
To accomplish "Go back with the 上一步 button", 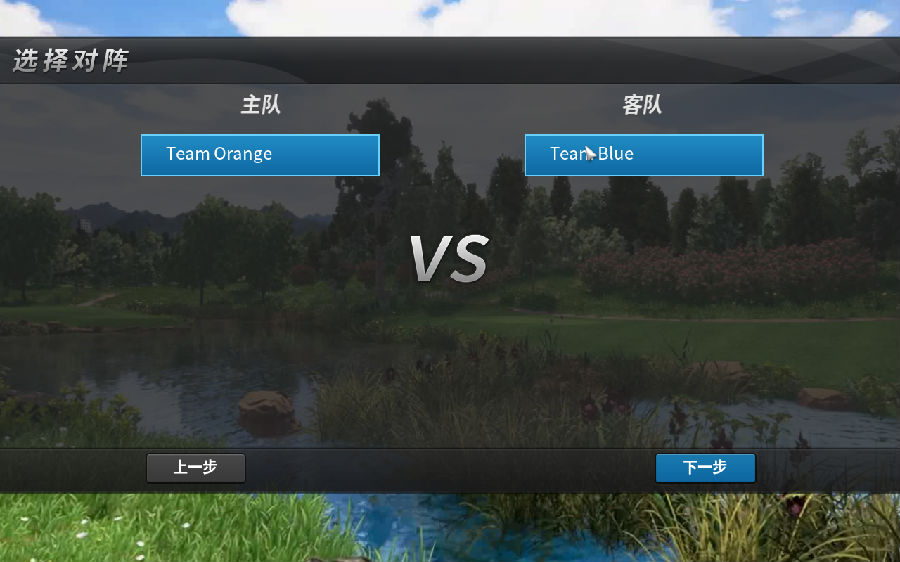I will pyautogui.click(x=196, y=468).
